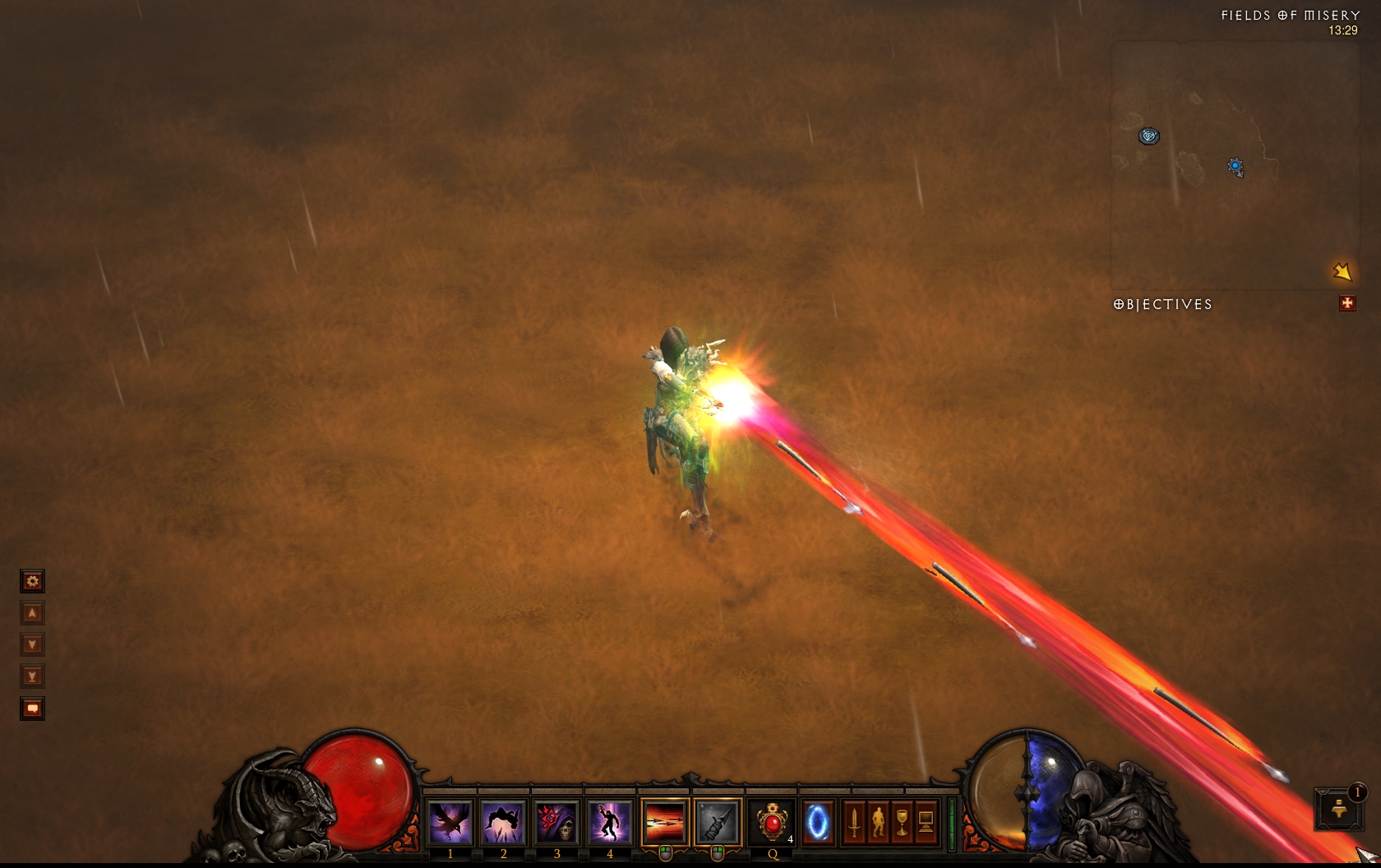Select the gray spear secondary skill
Screen dimensions: 1381x868
(718, 822)
